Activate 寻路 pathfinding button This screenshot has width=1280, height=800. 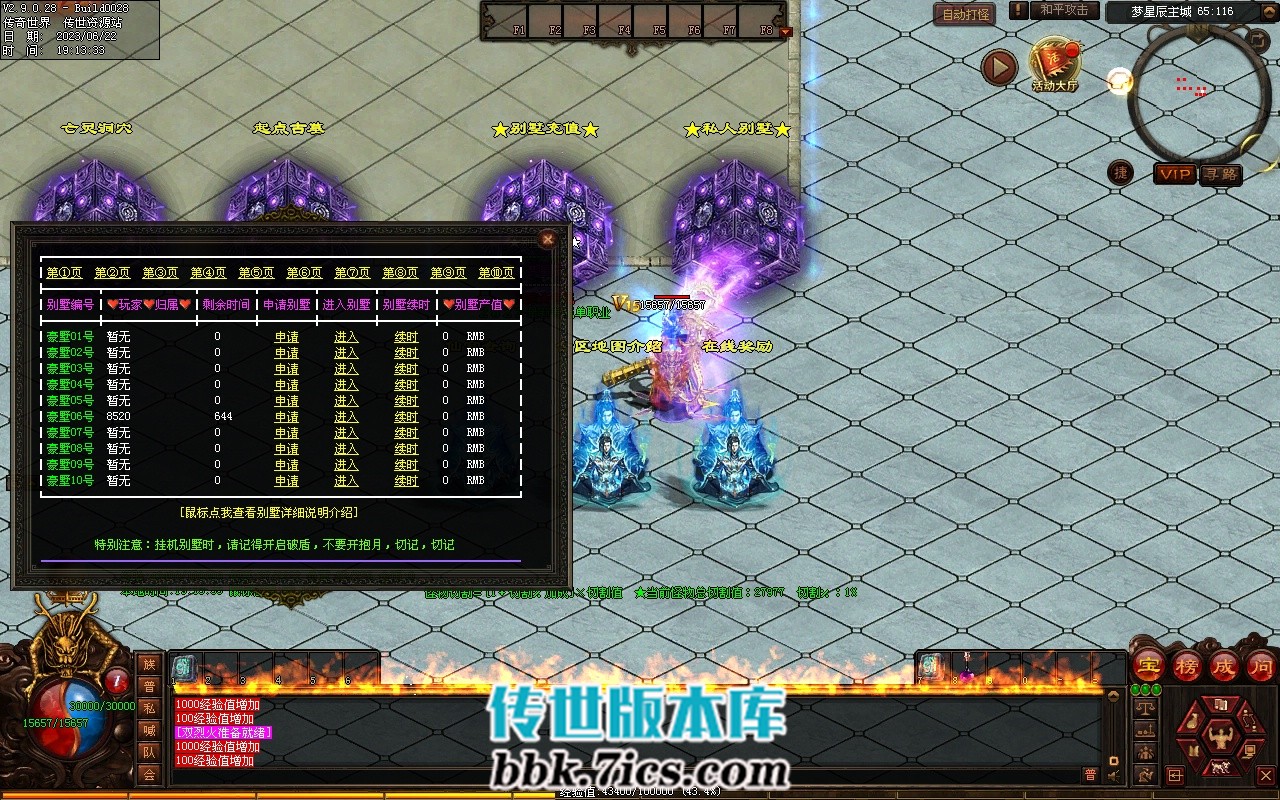1220,174
